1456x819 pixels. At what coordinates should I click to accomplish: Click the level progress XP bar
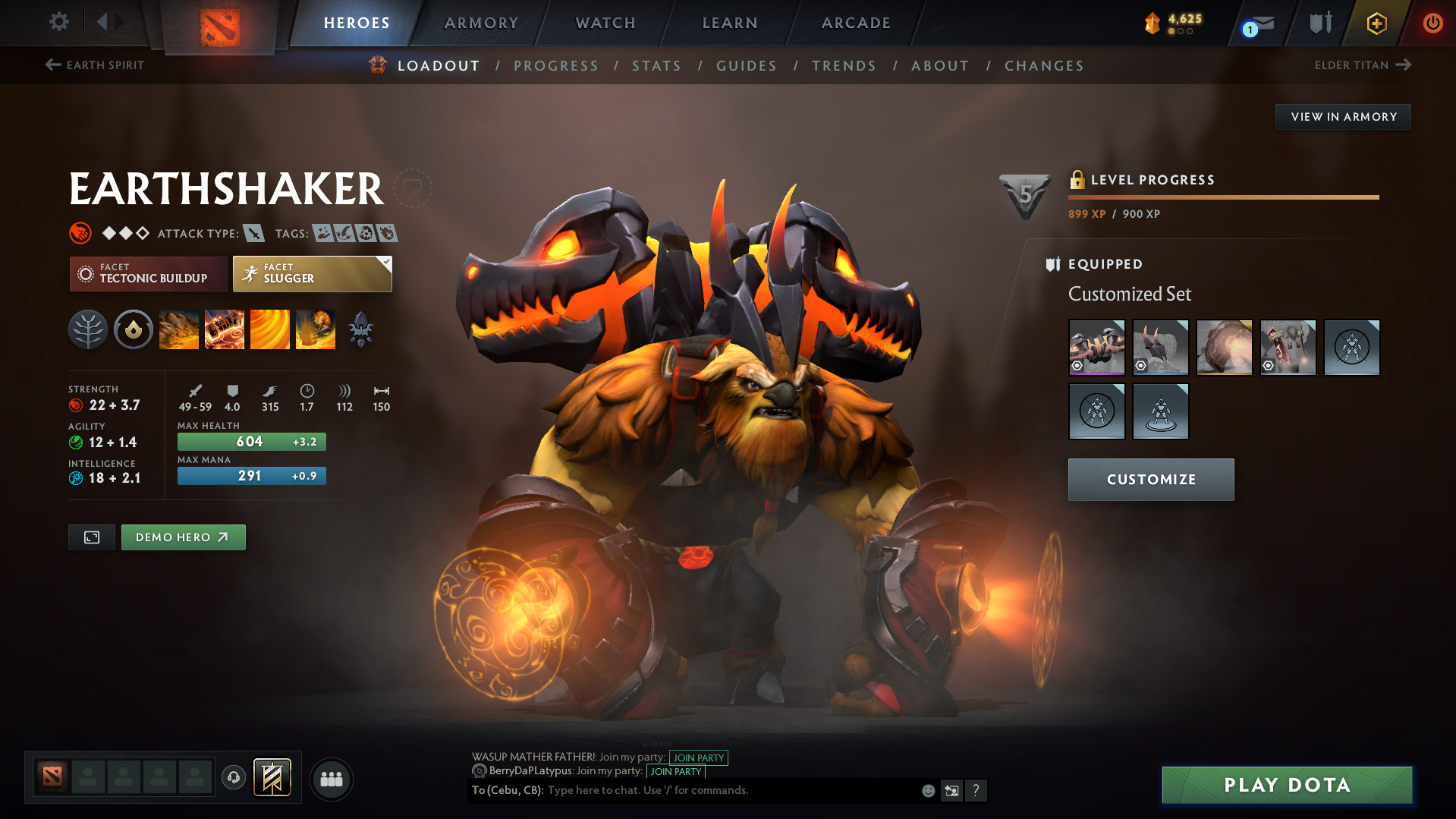point(1222,197)
